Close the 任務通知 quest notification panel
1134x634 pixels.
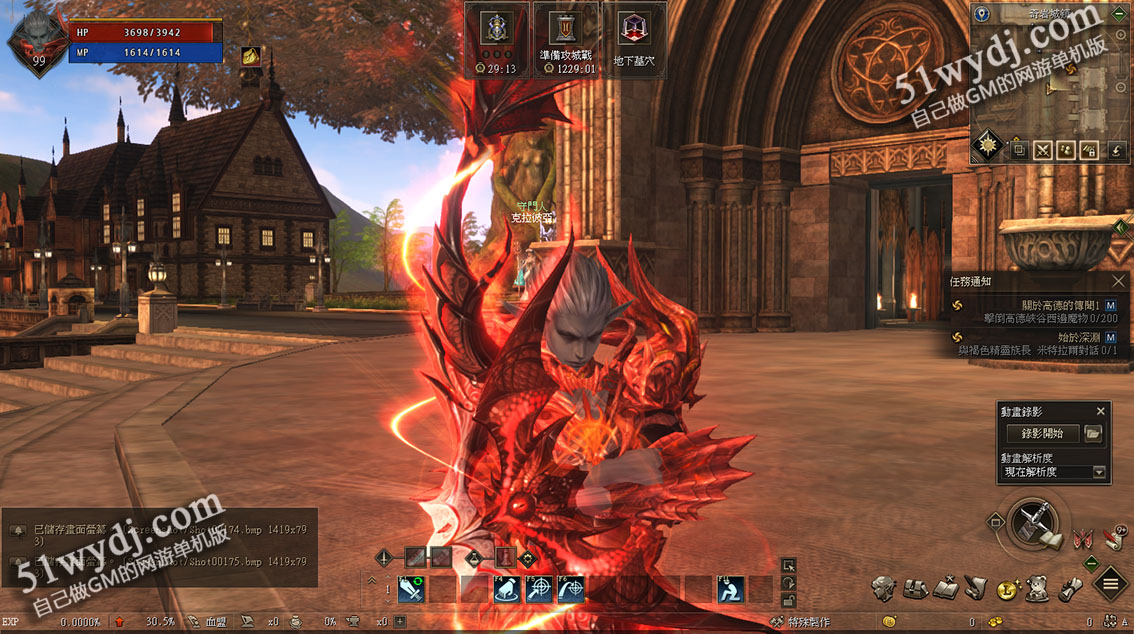(x=1118, y=282)
